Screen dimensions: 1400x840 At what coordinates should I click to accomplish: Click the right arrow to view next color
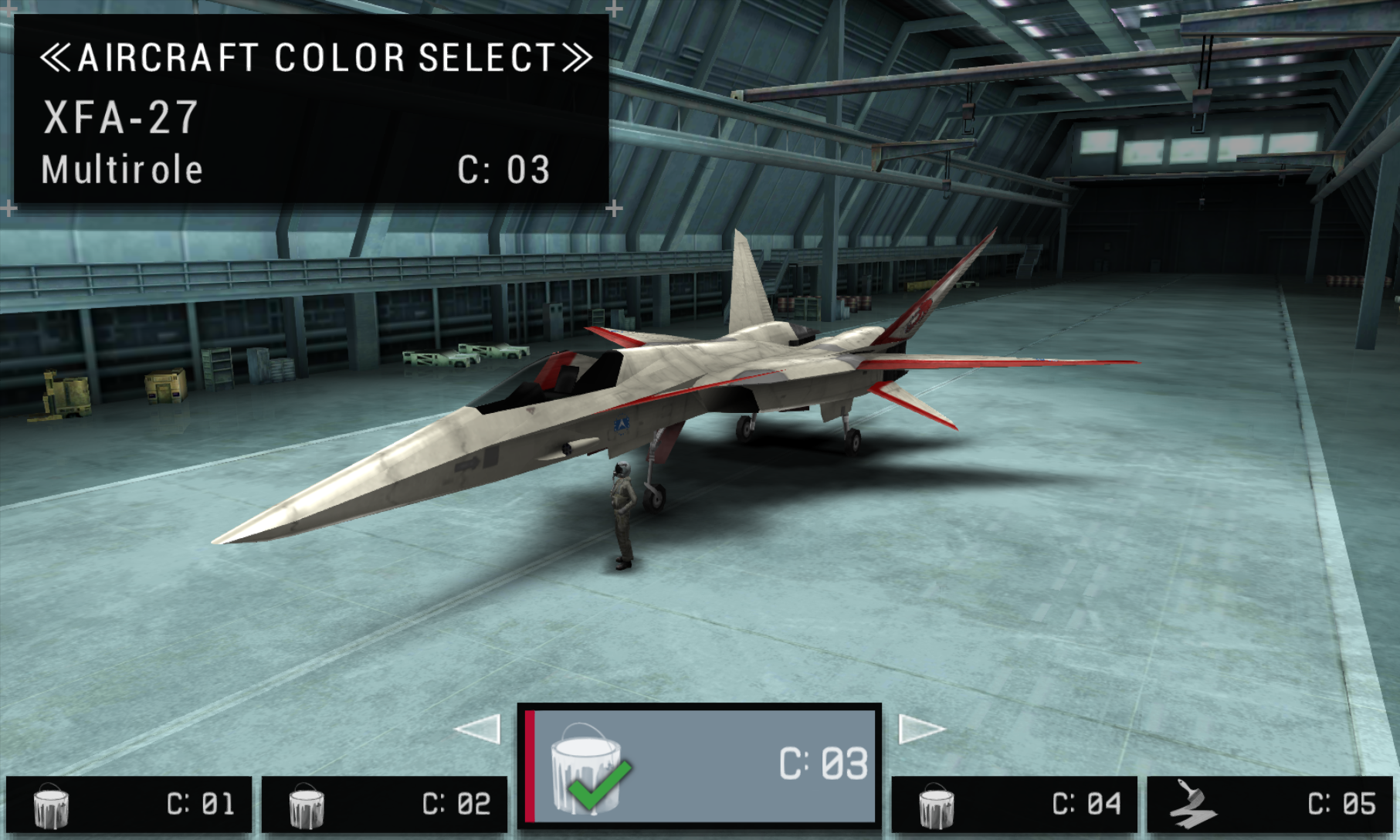pos(920,729)
